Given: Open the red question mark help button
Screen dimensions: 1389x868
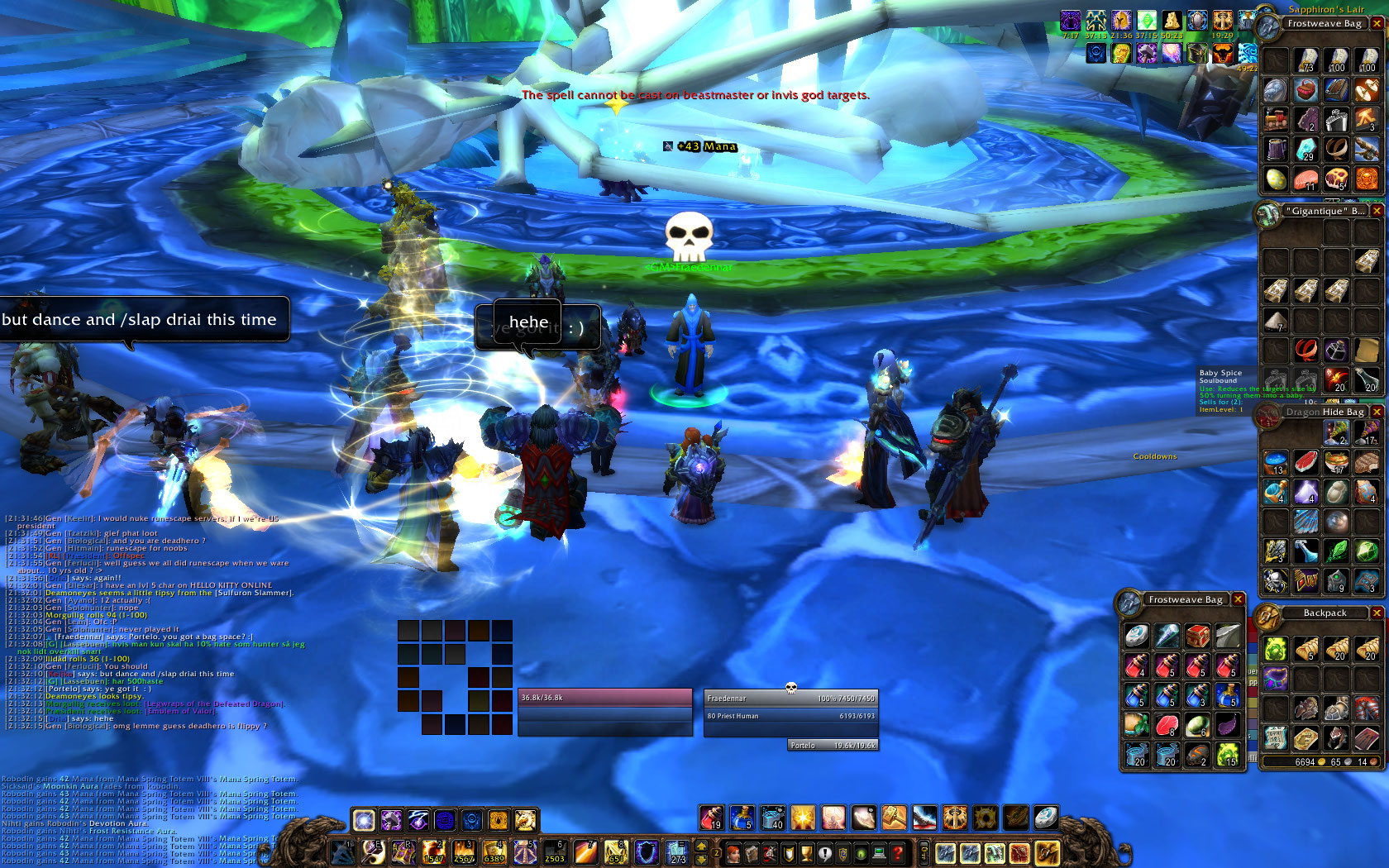Looking at the screenshot, I should click(x=897, y=852).
